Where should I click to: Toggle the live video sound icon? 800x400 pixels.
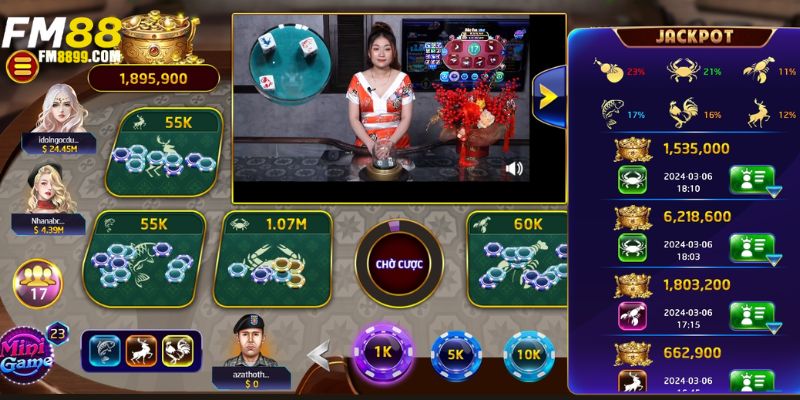coord(515,168)
